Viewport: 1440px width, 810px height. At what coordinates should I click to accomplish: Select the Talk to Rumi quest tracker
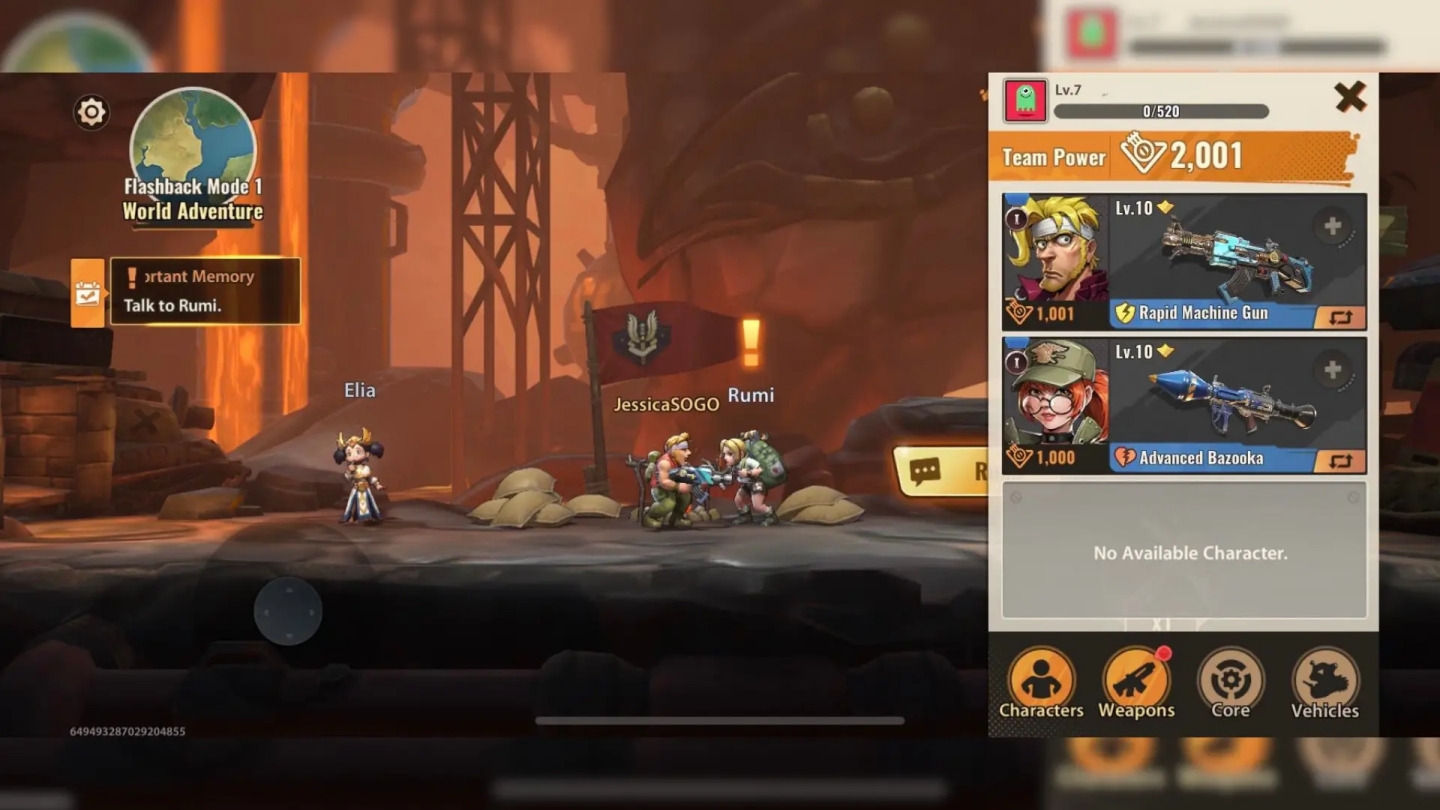(x=204, y=292)
